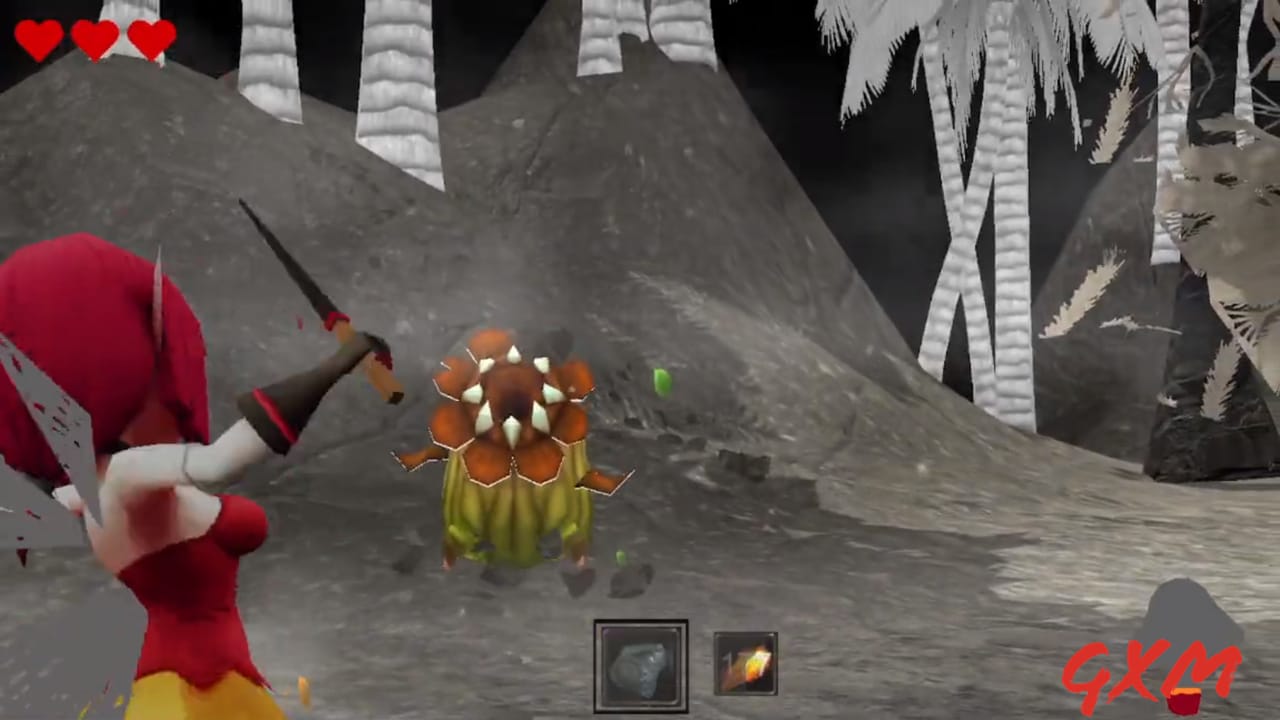Image resolution: width=1280 pixels, height=720 pixels.
Task: Toggle the torch equipped state
Action: click(744, 663)
